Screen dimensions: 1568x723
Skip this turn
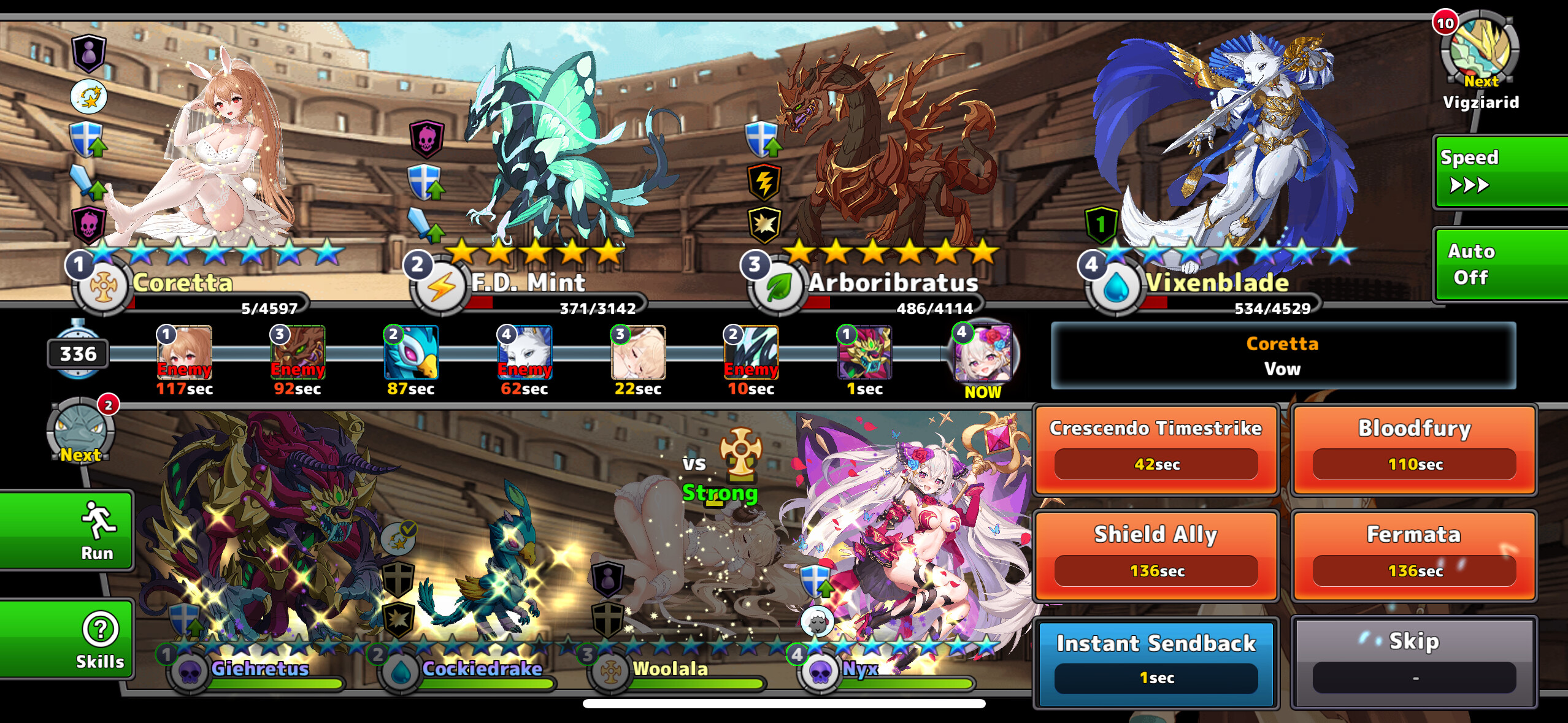click(x=1414, y=662)
